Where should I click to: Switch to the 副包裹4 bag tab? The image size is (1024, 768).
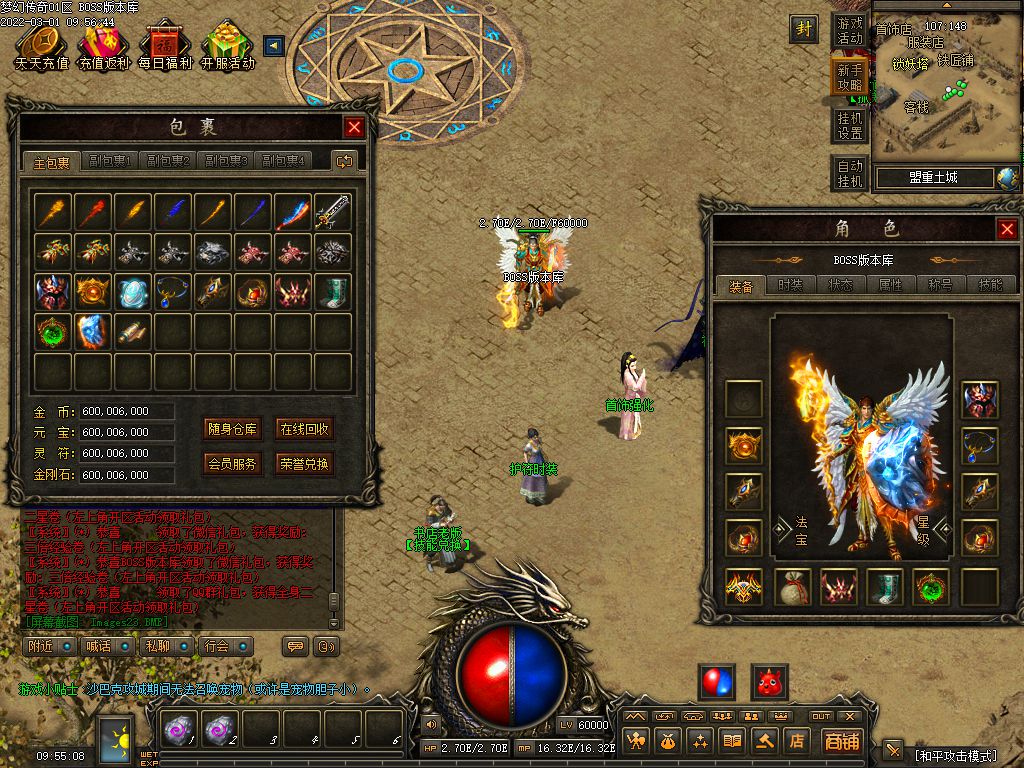pos(283,161)
